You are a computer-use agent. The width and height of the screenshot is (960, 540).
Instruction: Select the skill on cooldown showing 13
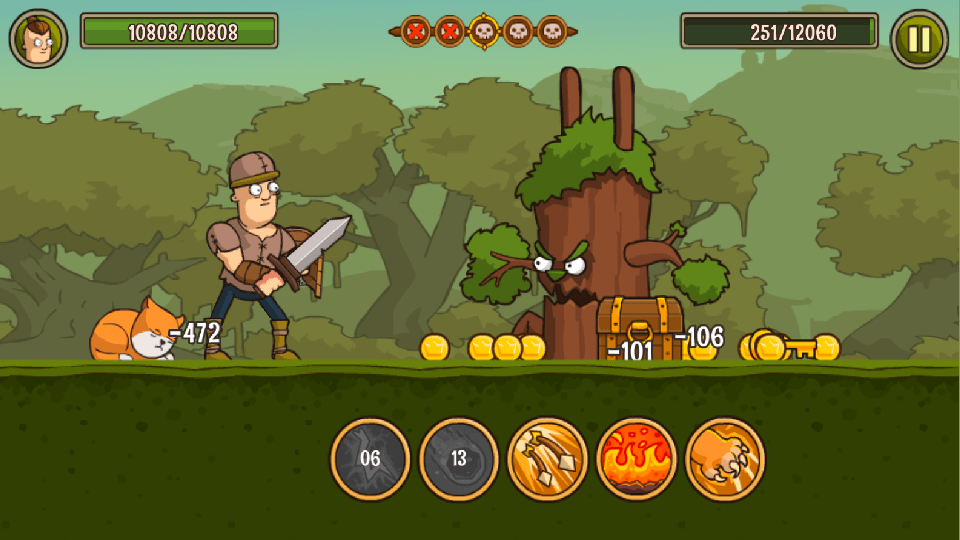(459, 459)
